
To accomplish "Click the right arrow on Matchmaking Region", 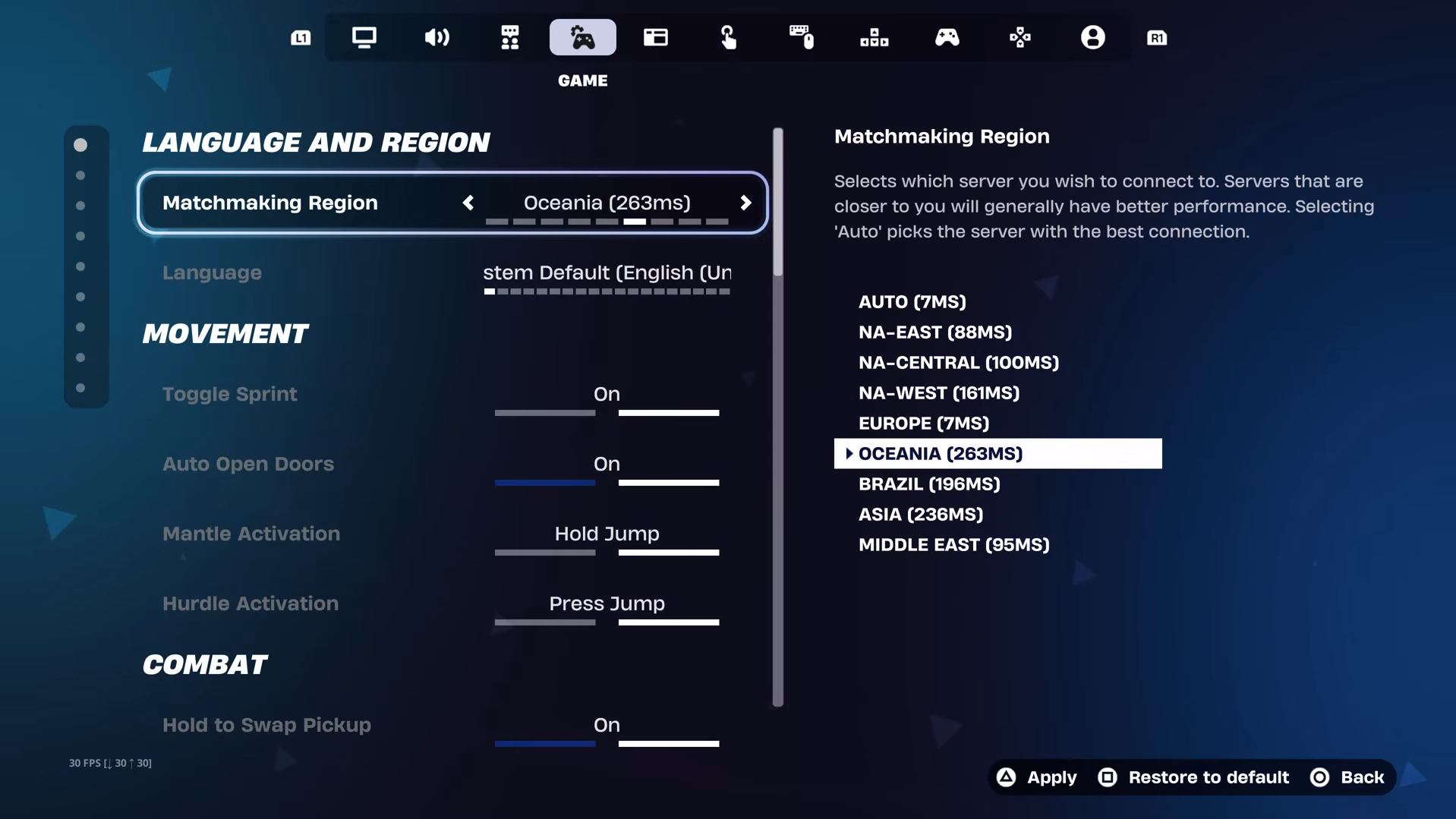I will (745, 203).
